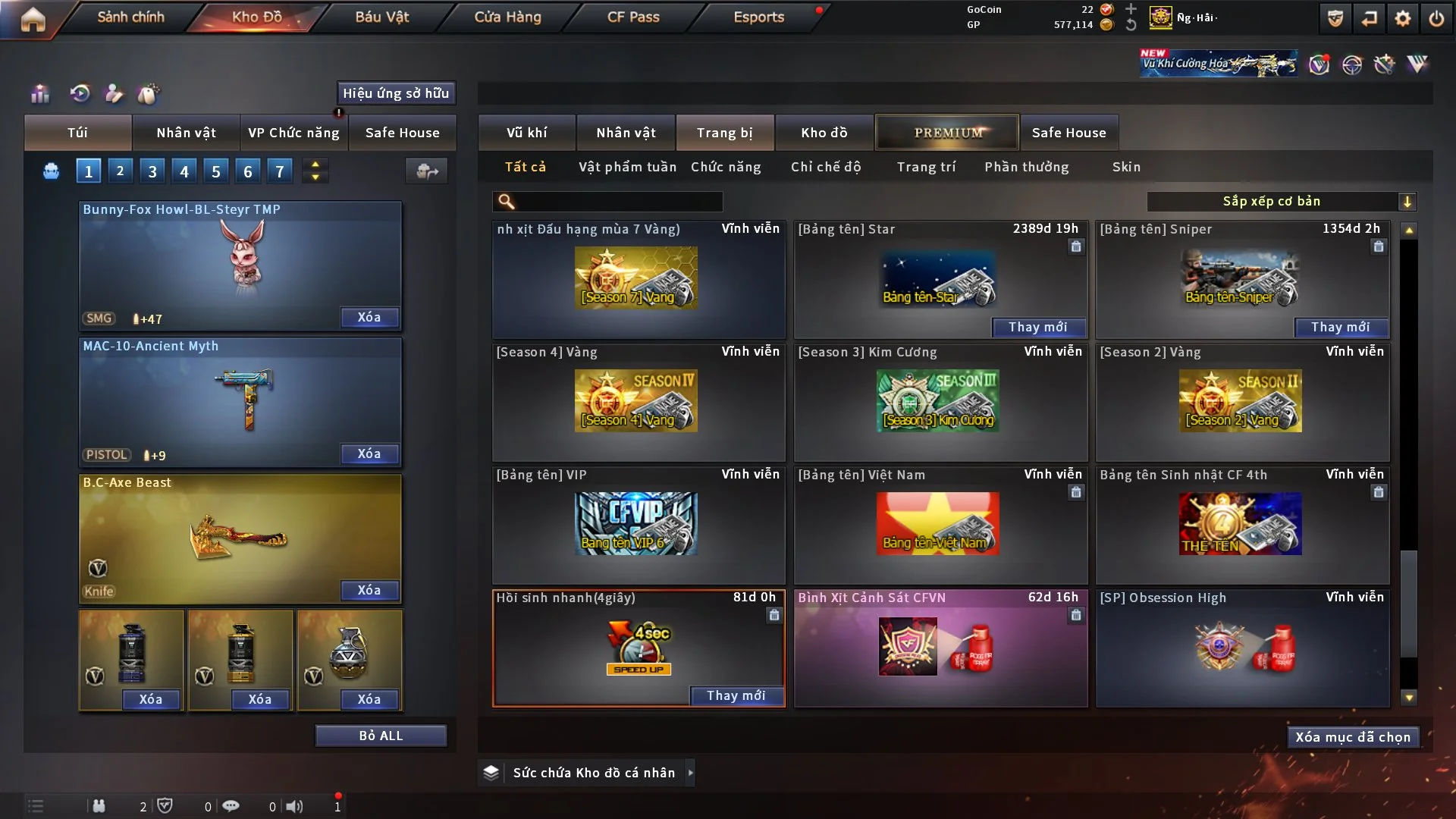
Task: Switch to the PREMIUM inventory tab
Action: click(x=948, y=133)
